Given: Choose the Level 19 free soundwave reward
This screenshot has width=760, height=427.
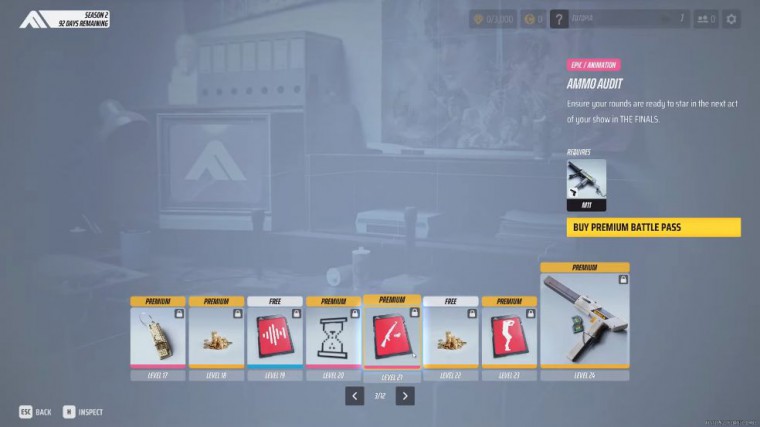Looking at the screenshot, I should click(275, 336).
